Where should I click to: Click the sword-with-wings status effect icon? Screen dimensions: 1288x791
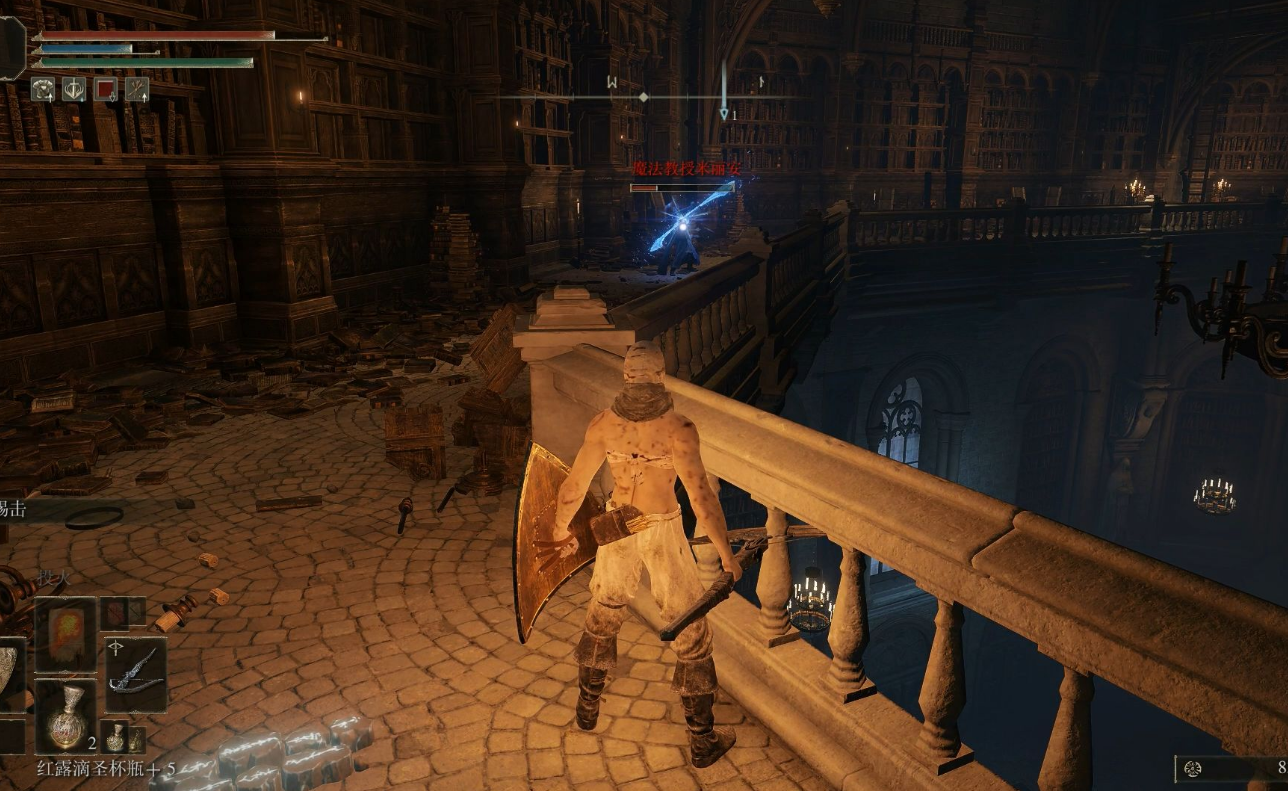[74, 89]
